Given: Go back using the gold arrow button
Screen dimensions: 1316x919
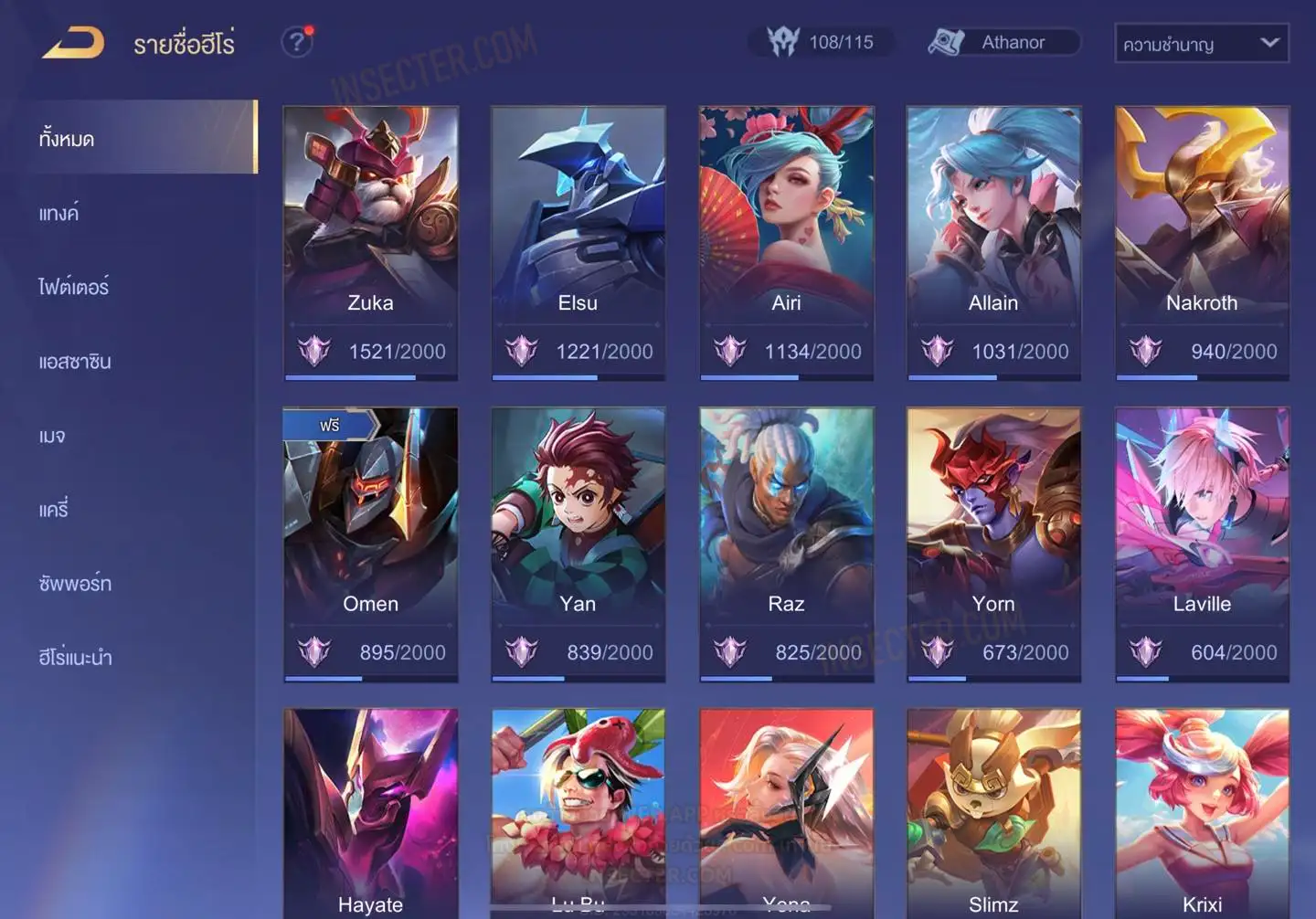Looking at the screenshot, I should (73, 43).
